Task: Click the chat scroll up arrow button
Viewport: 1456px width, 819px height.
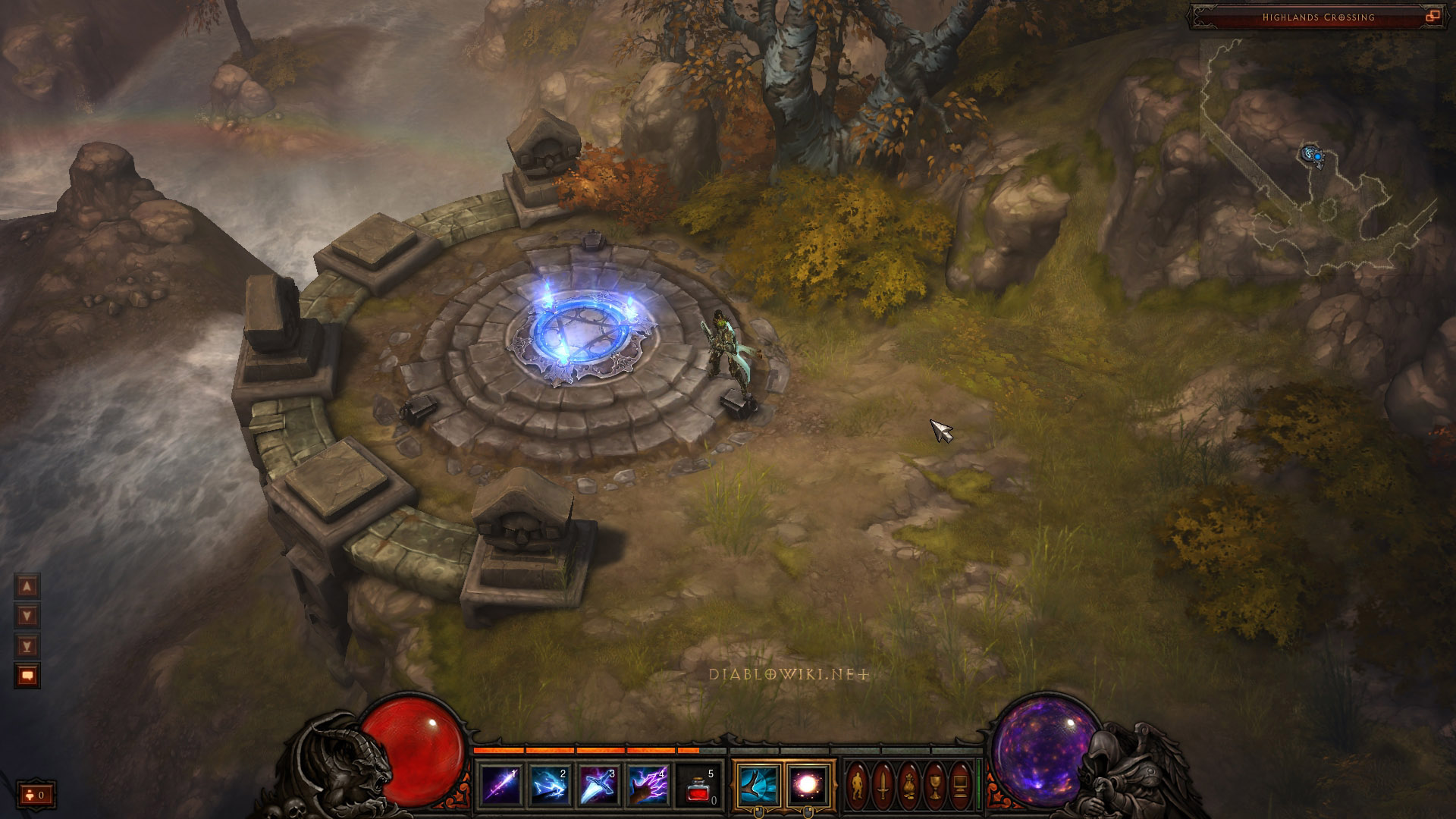Action: (27, 586)
